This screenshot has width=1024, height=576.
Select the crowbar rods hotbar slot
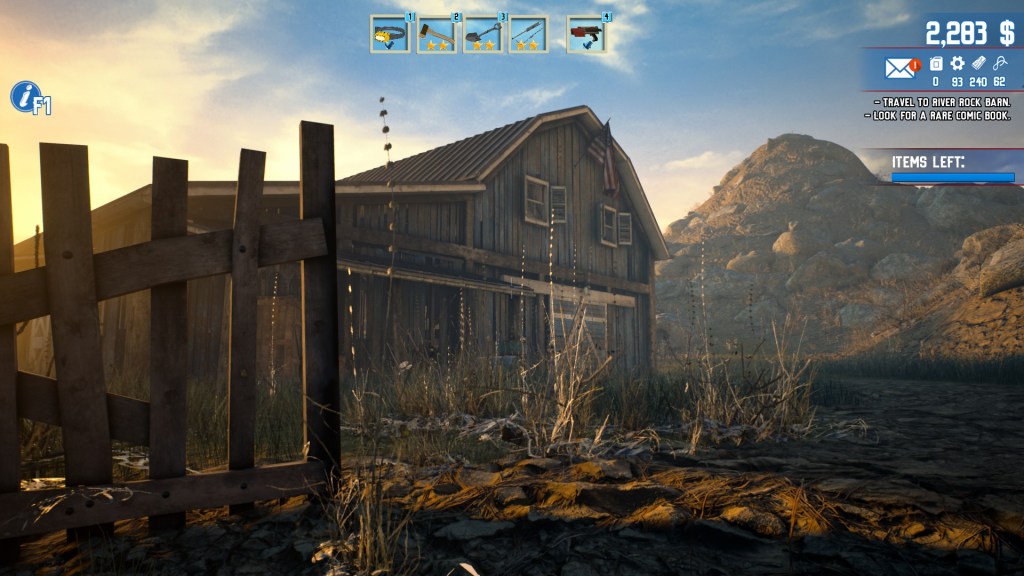pos(528,34)
